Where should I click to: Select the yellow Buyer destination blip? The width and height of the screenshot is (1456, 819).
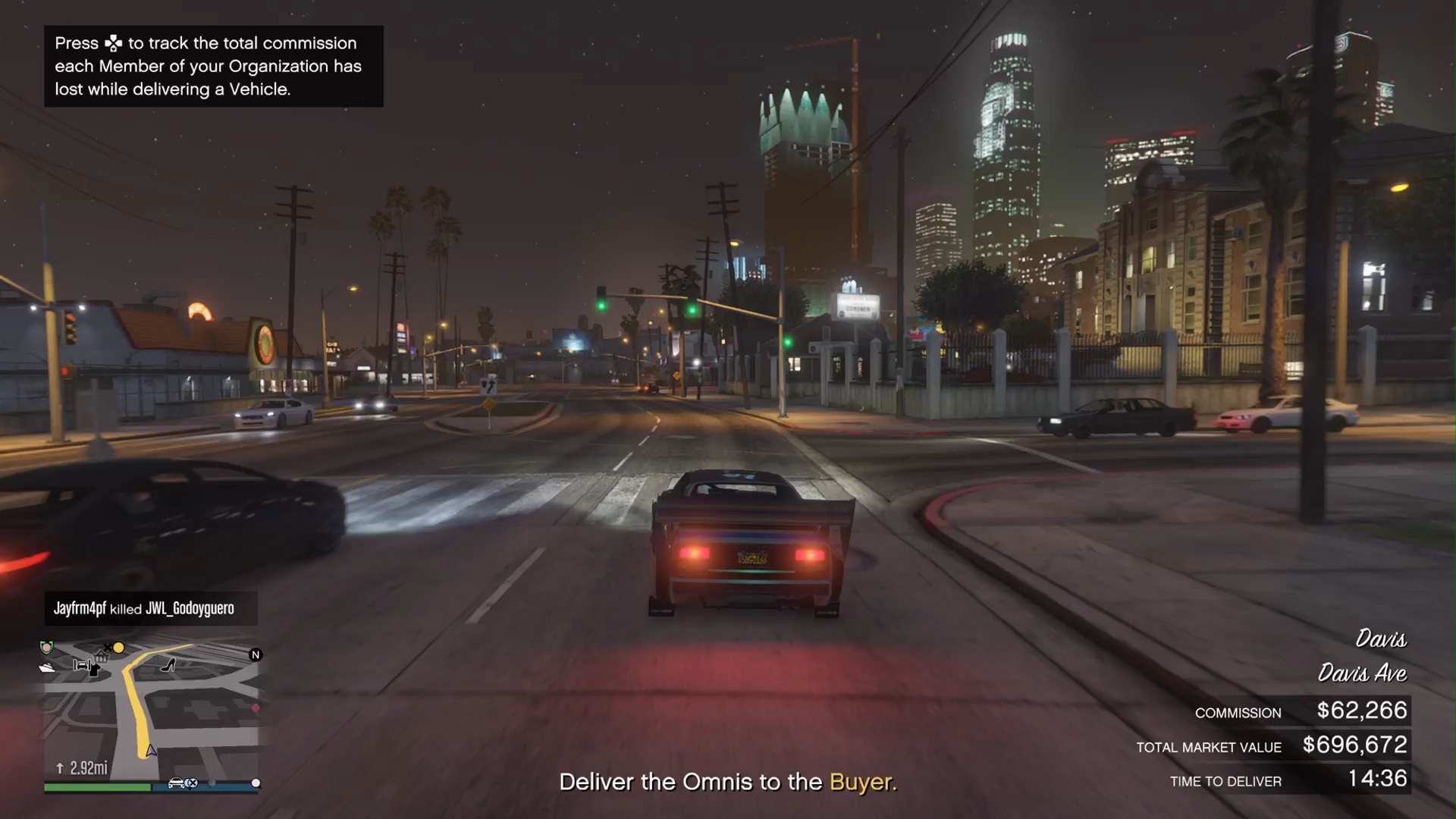[119, 648]
